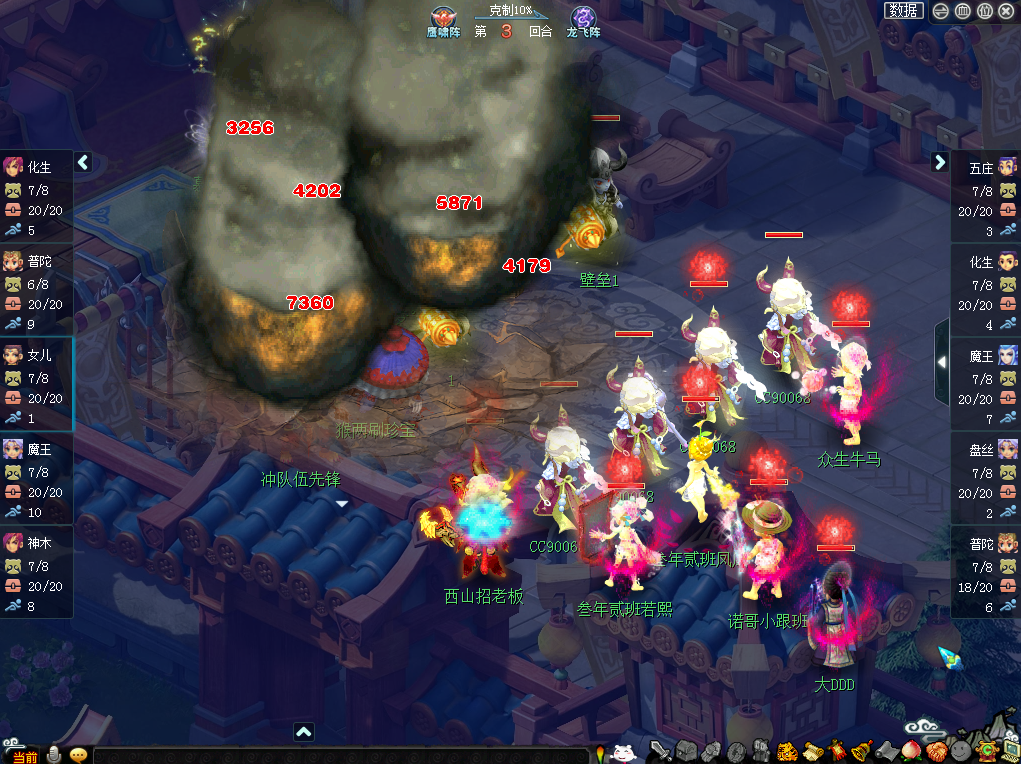The image size is (1021, 764).
Task: Click the swap arrows round button
Action: [x=940, y=11]
